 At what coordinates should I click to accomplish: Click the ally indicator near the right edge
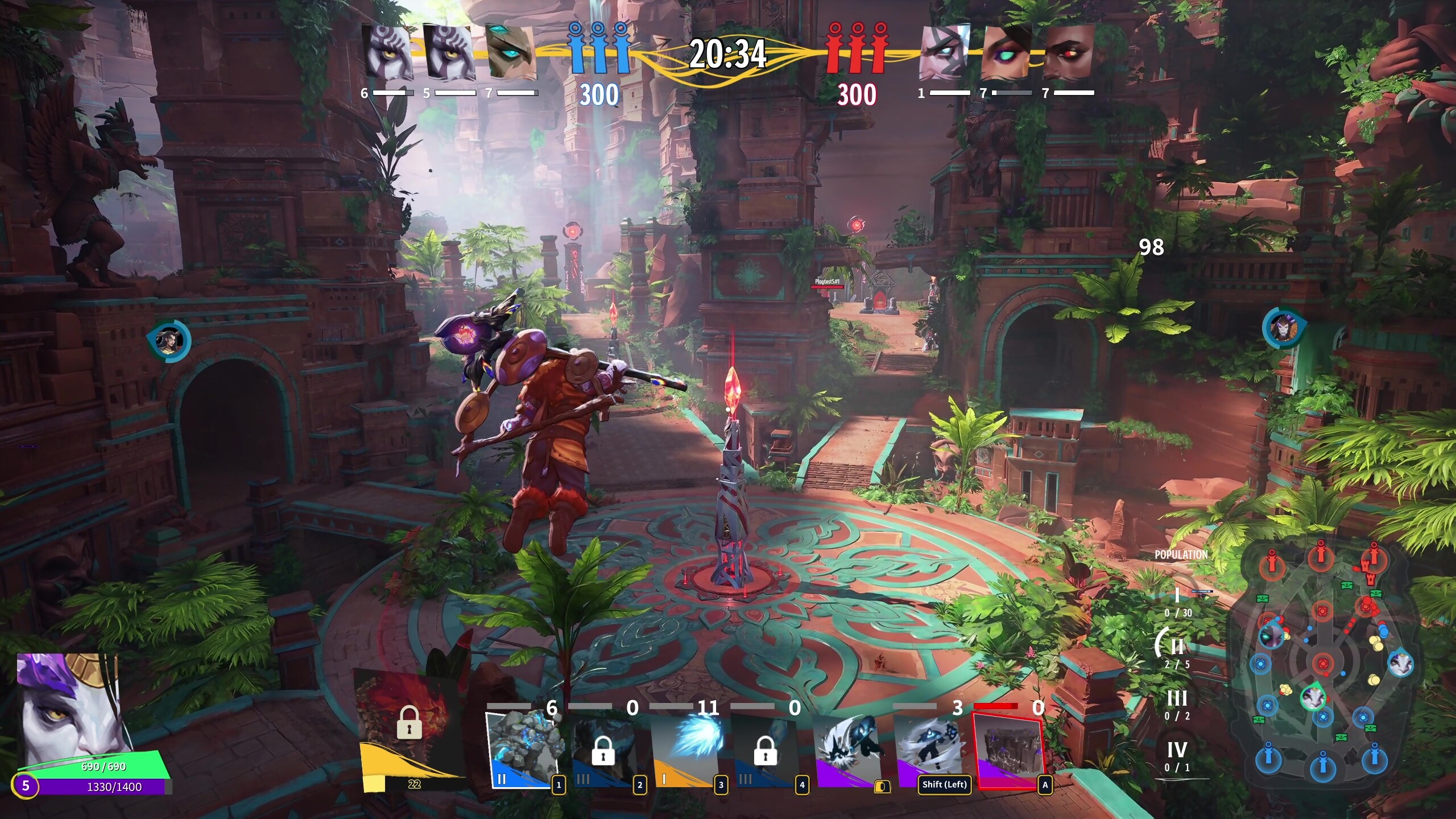coord(1283,328)
